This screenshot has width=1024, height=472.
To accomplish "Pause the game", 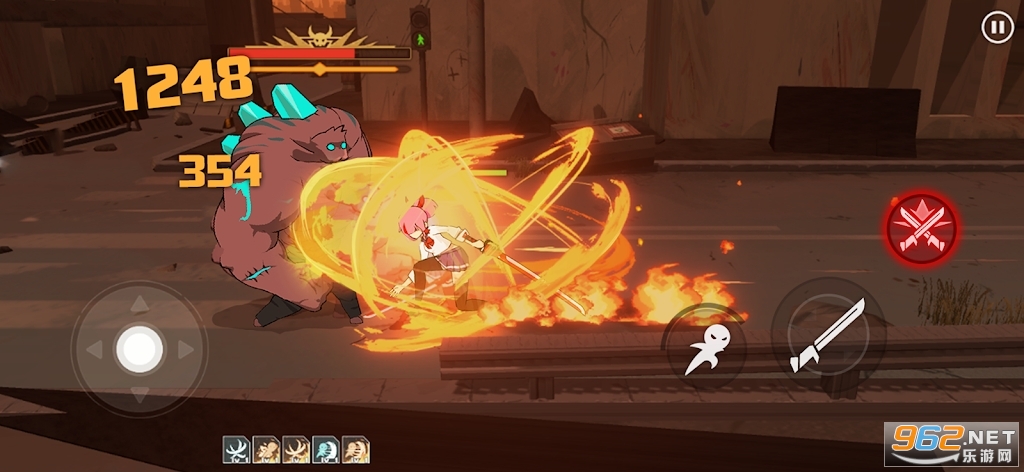I will [x=997, y=28].
